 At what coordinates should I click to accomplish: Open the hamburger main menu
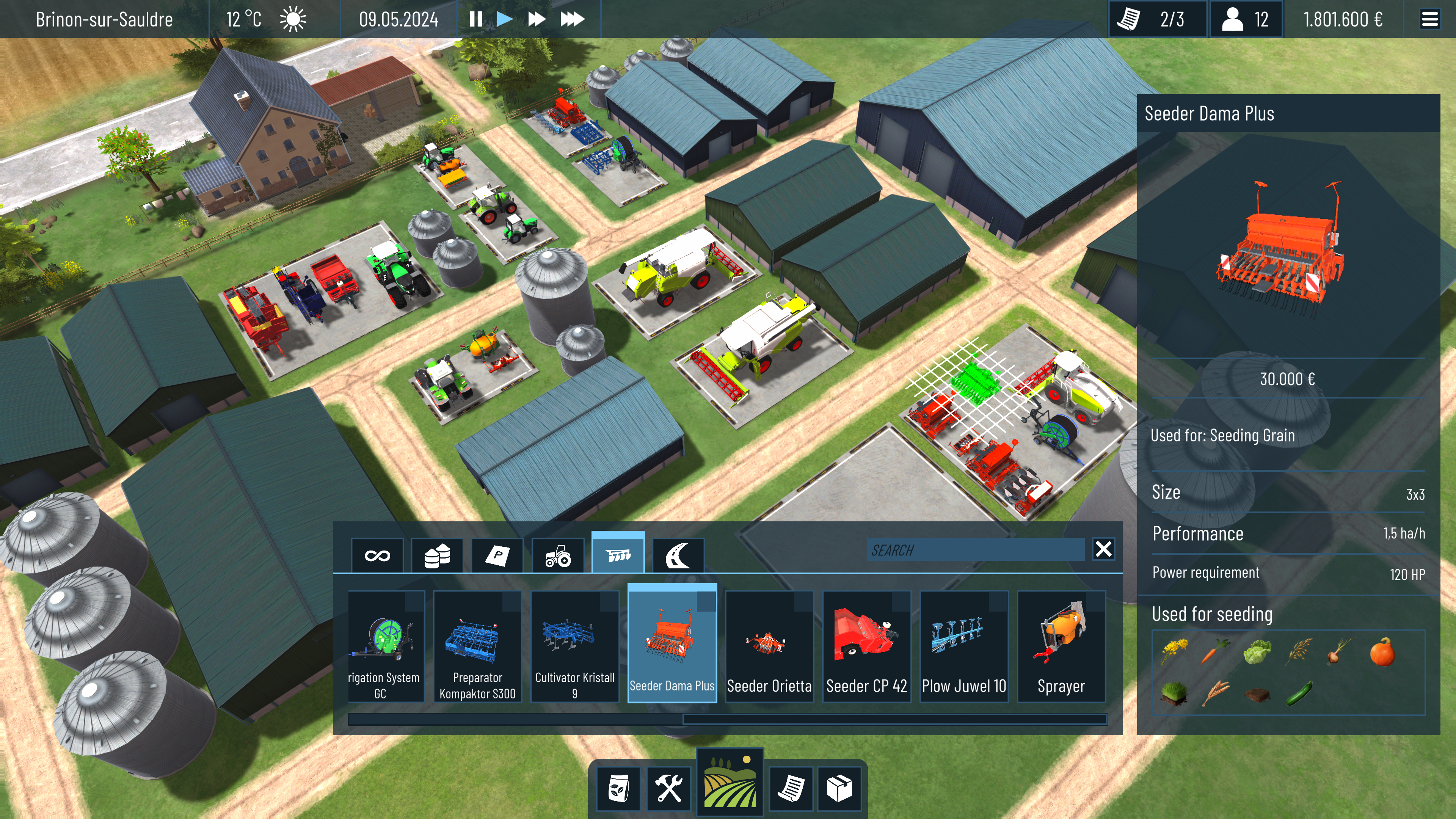[x=1429, y=19]
